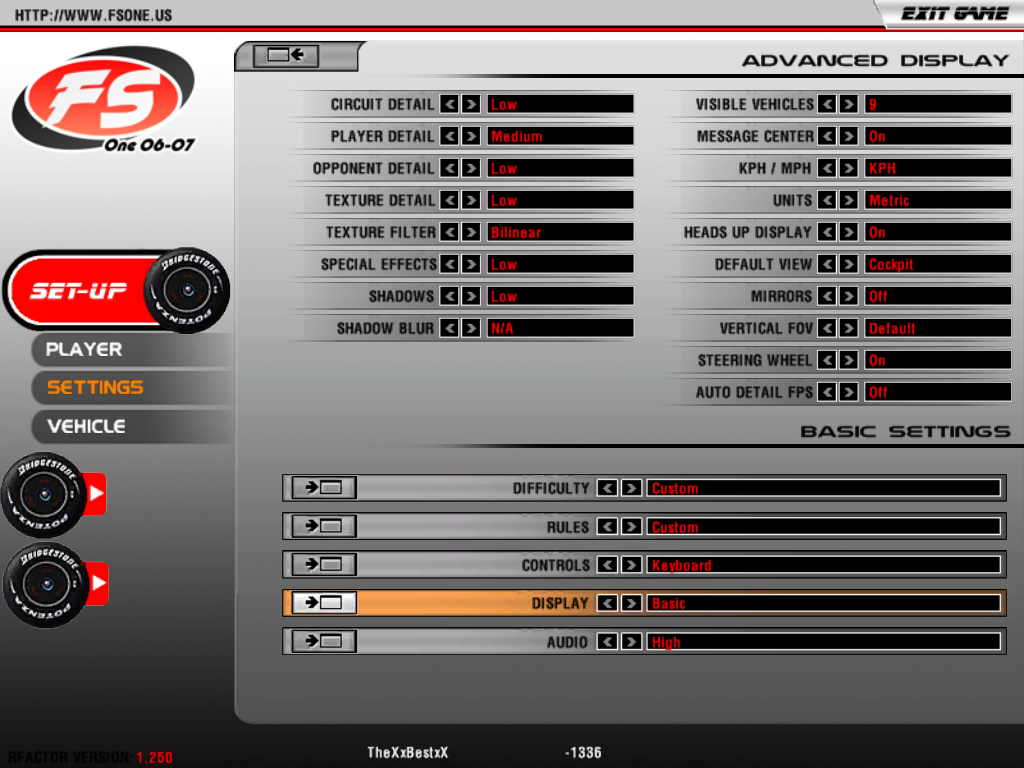Select the Settings menu entry
Viewport: 1024px width, 768px height.
point(95,387)
